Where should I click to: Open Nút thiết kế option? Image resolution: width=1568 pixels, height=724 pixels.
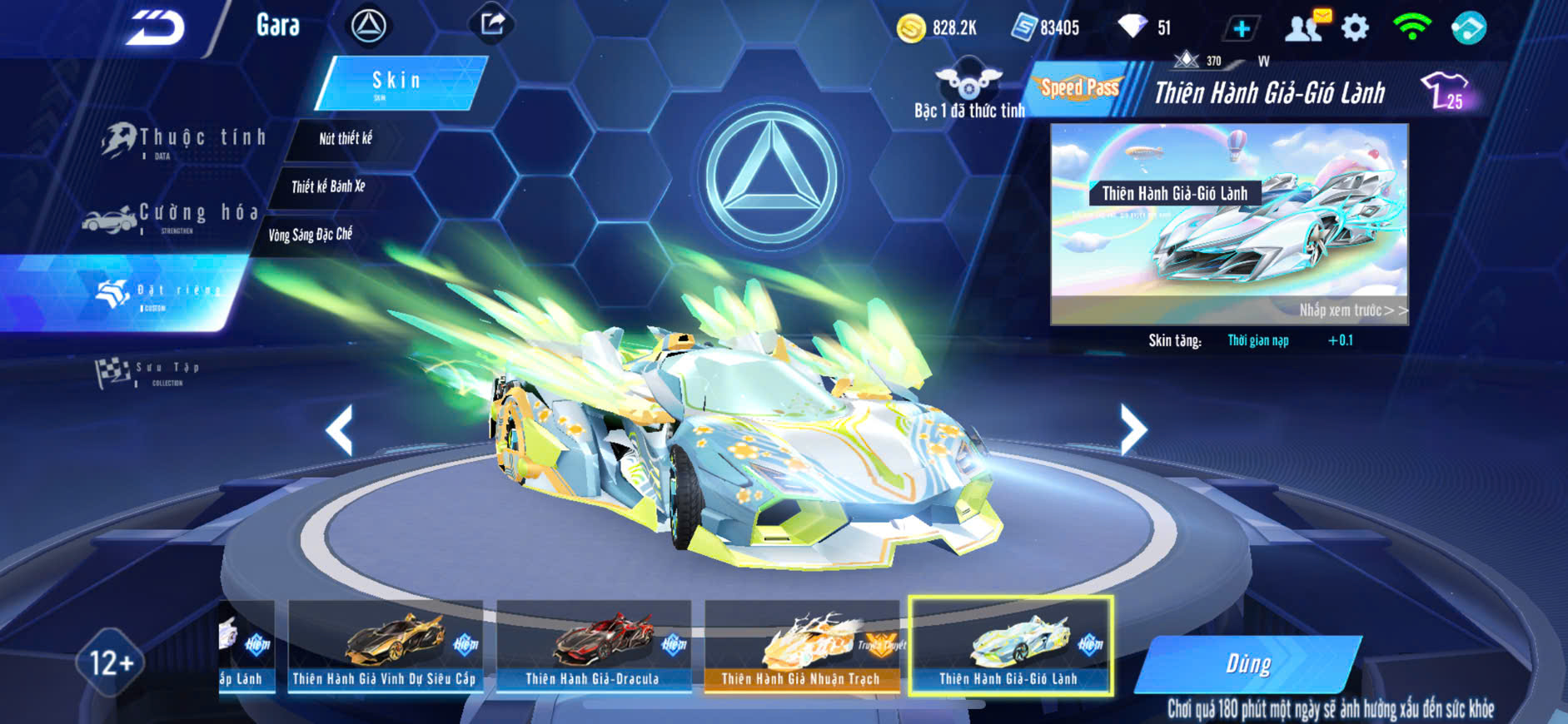[346, 139]
